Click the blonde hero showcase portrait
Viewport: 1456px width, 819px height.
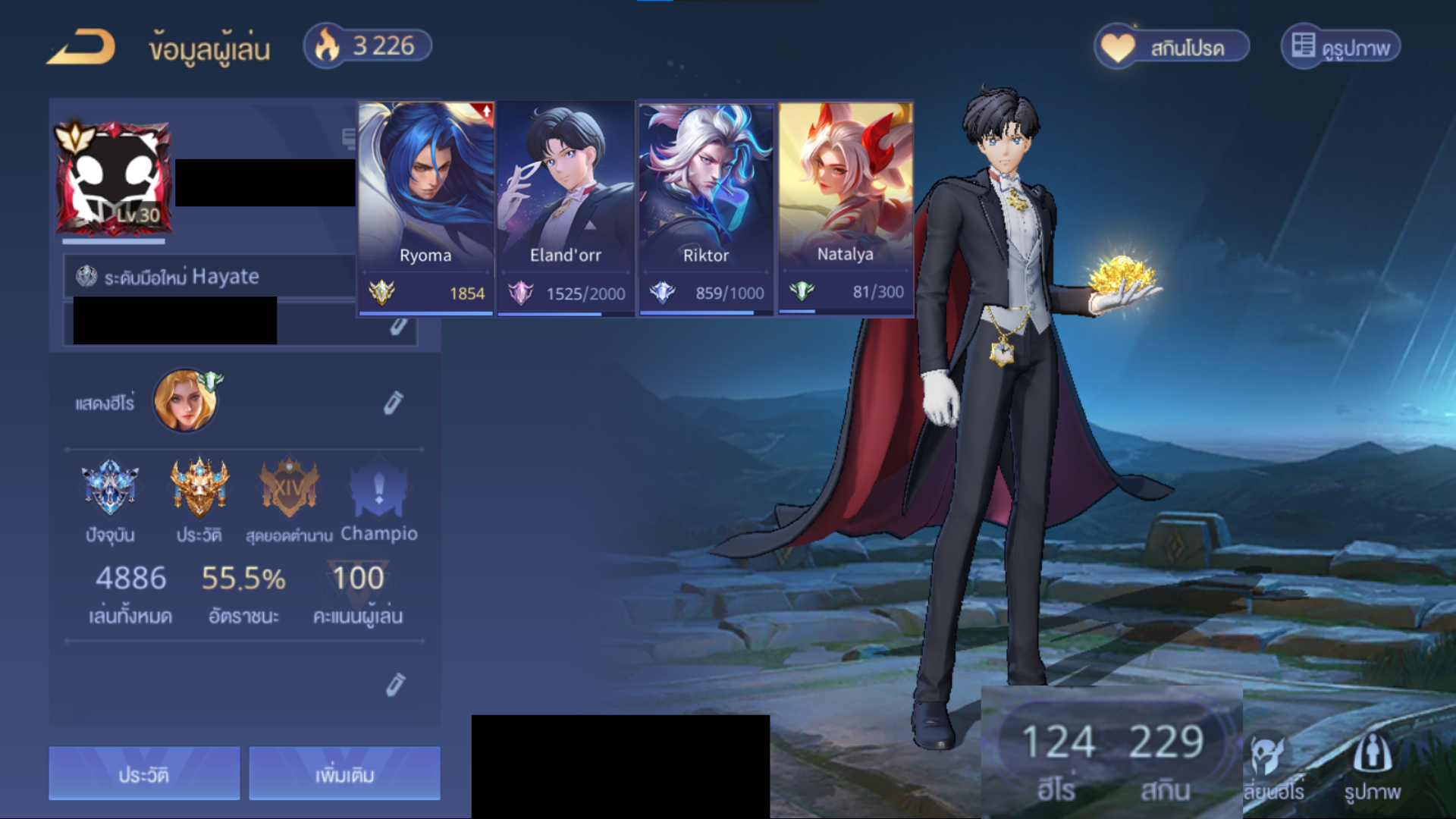185,400
